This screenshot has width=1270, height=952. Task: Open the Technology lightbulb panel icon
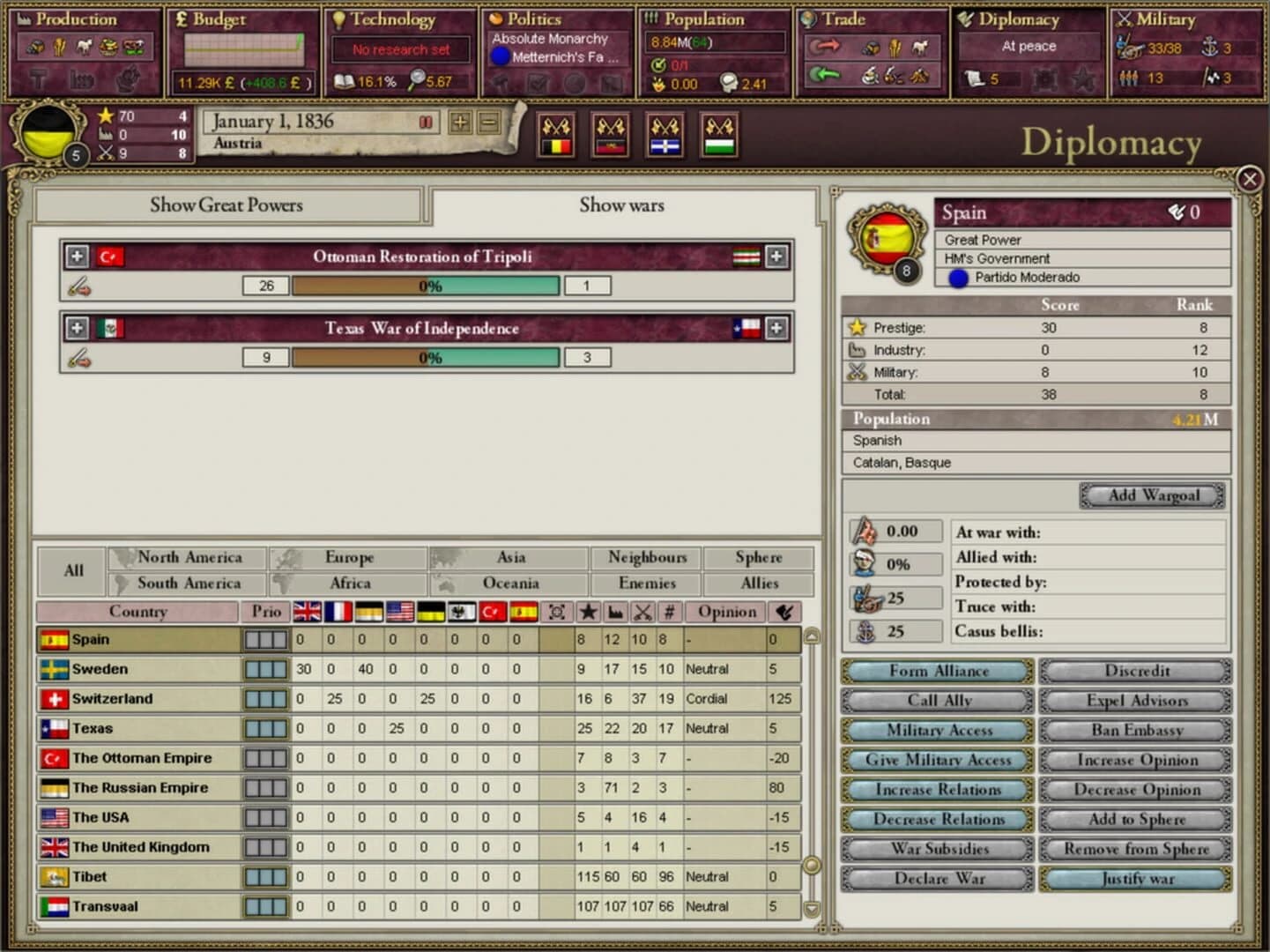(339, 19)
